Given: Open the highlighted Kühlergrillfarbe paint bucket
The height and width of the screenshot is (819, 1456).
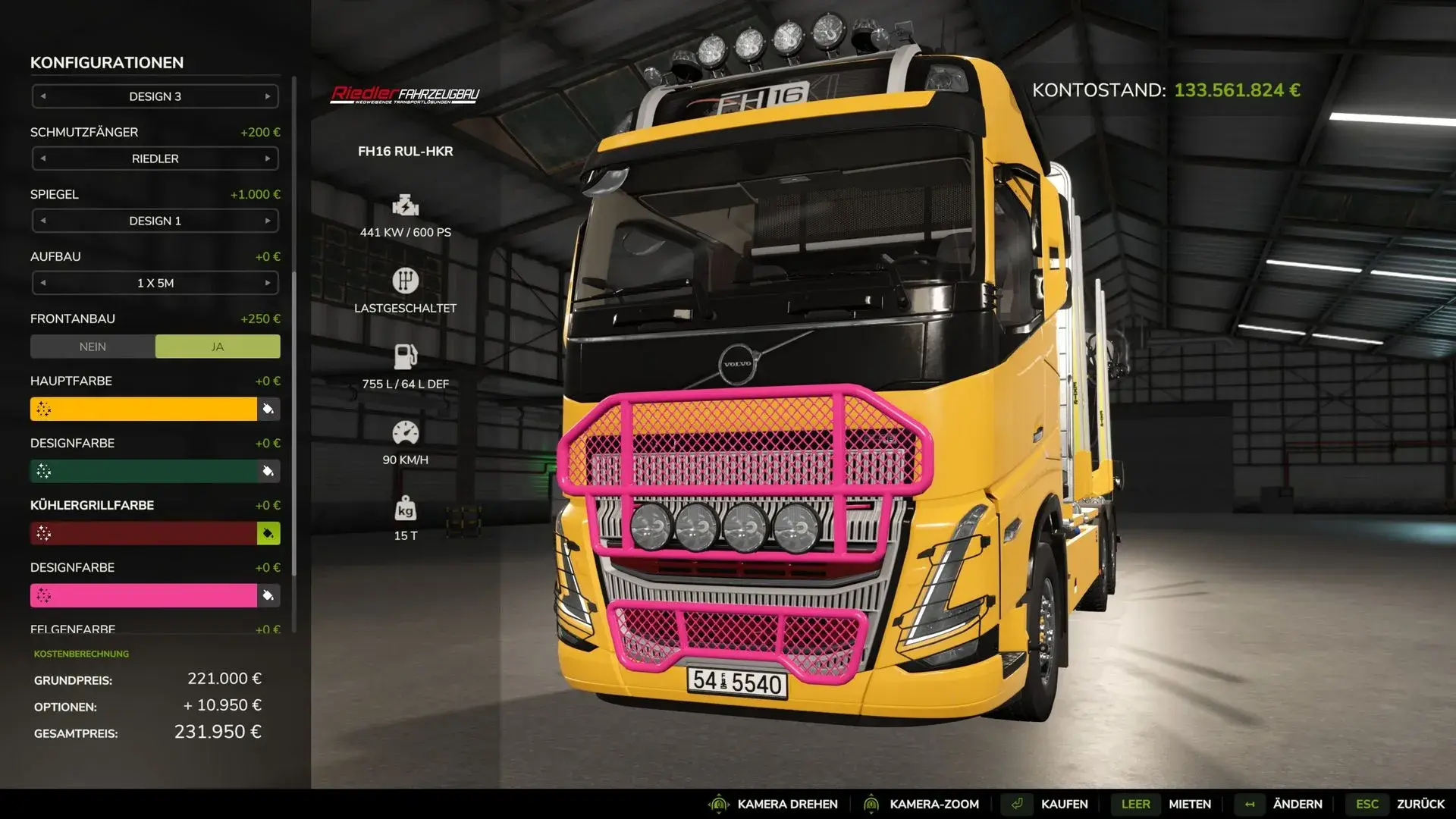Looking at the screenshot, I should 268,533.
